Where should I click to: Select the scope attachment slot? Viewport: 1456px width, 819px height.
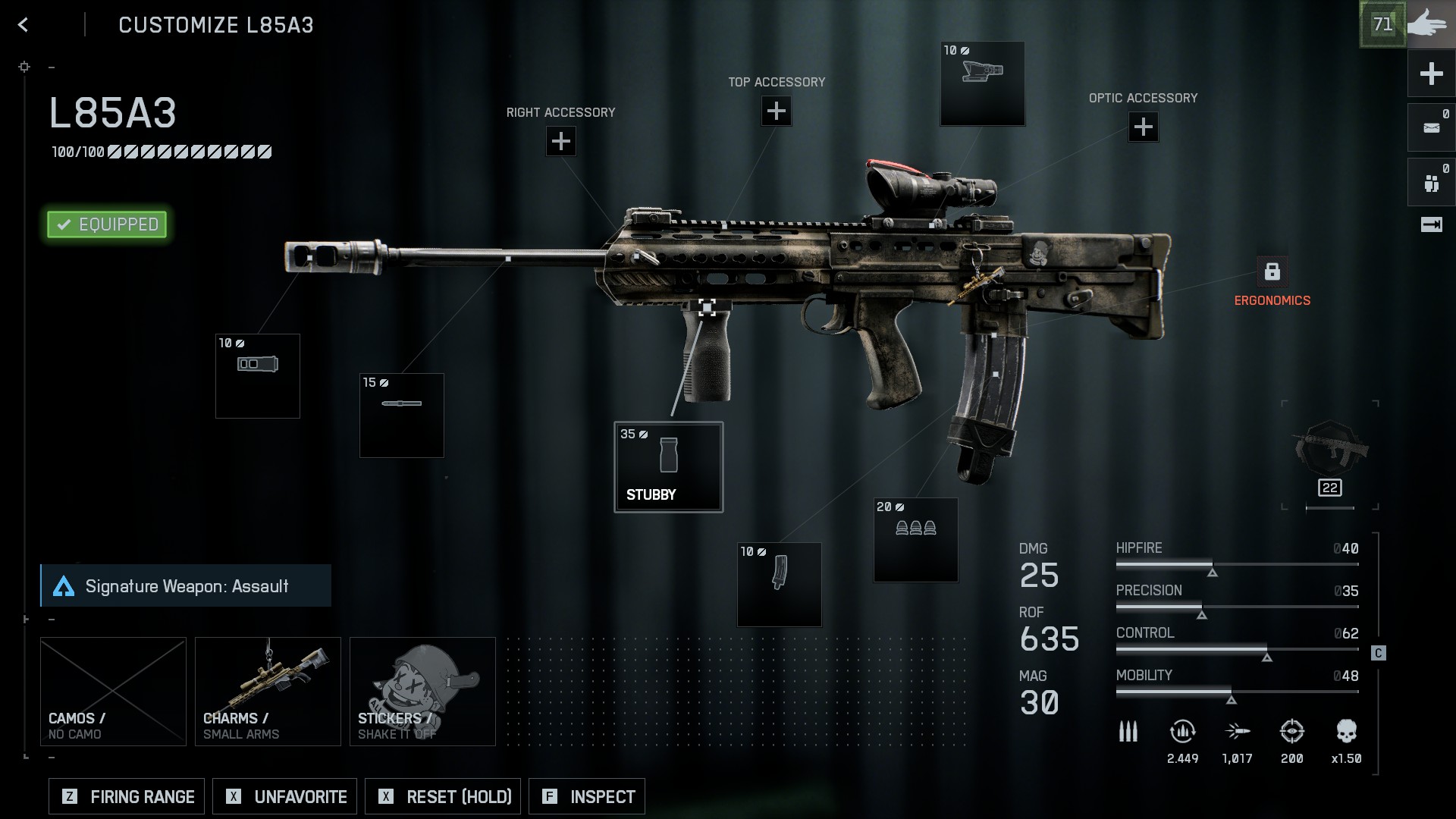click(x=983, y=83)
